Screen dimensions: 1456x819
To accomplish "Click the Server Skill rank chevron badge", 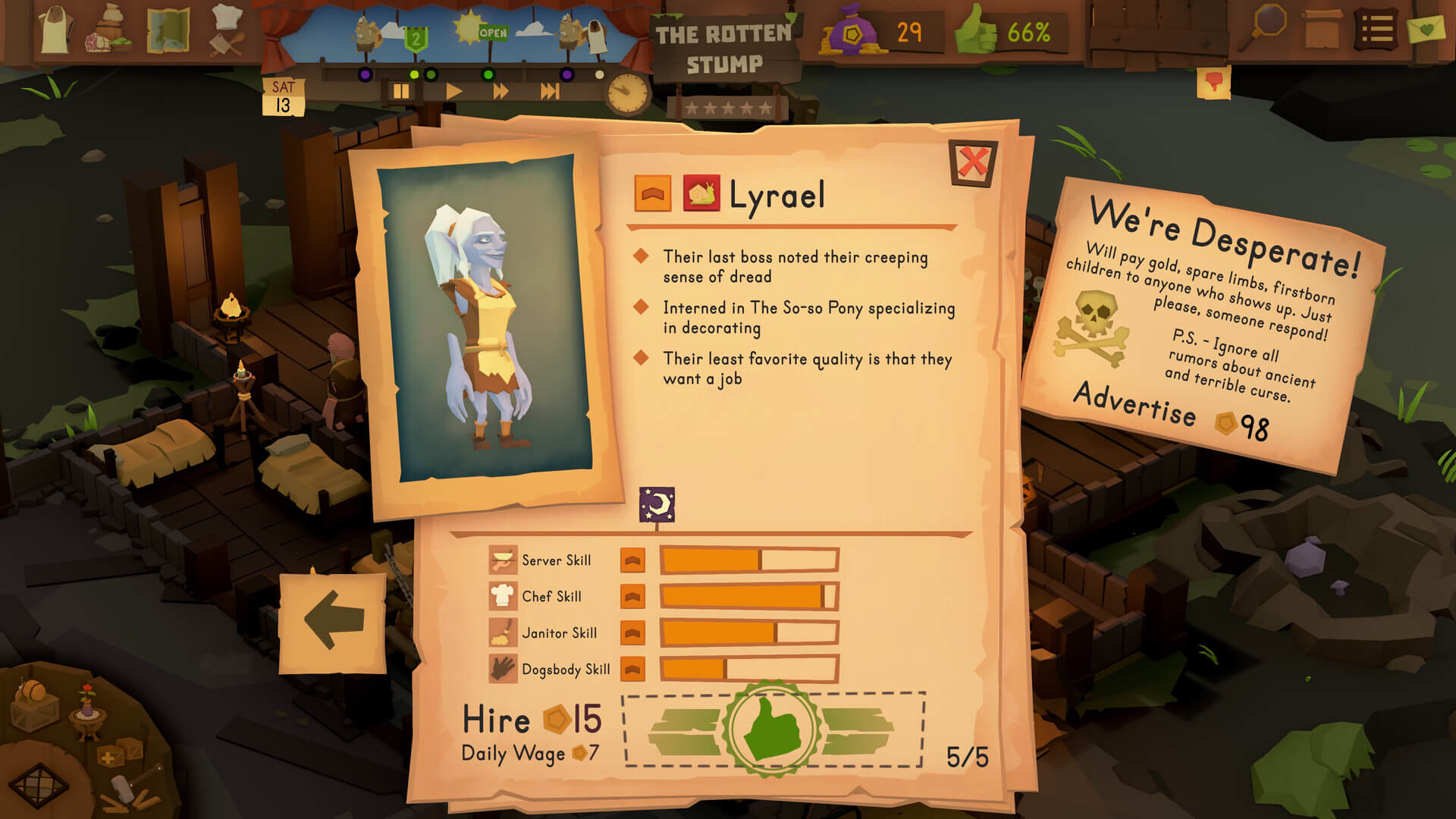I will (x=633, y=560).
